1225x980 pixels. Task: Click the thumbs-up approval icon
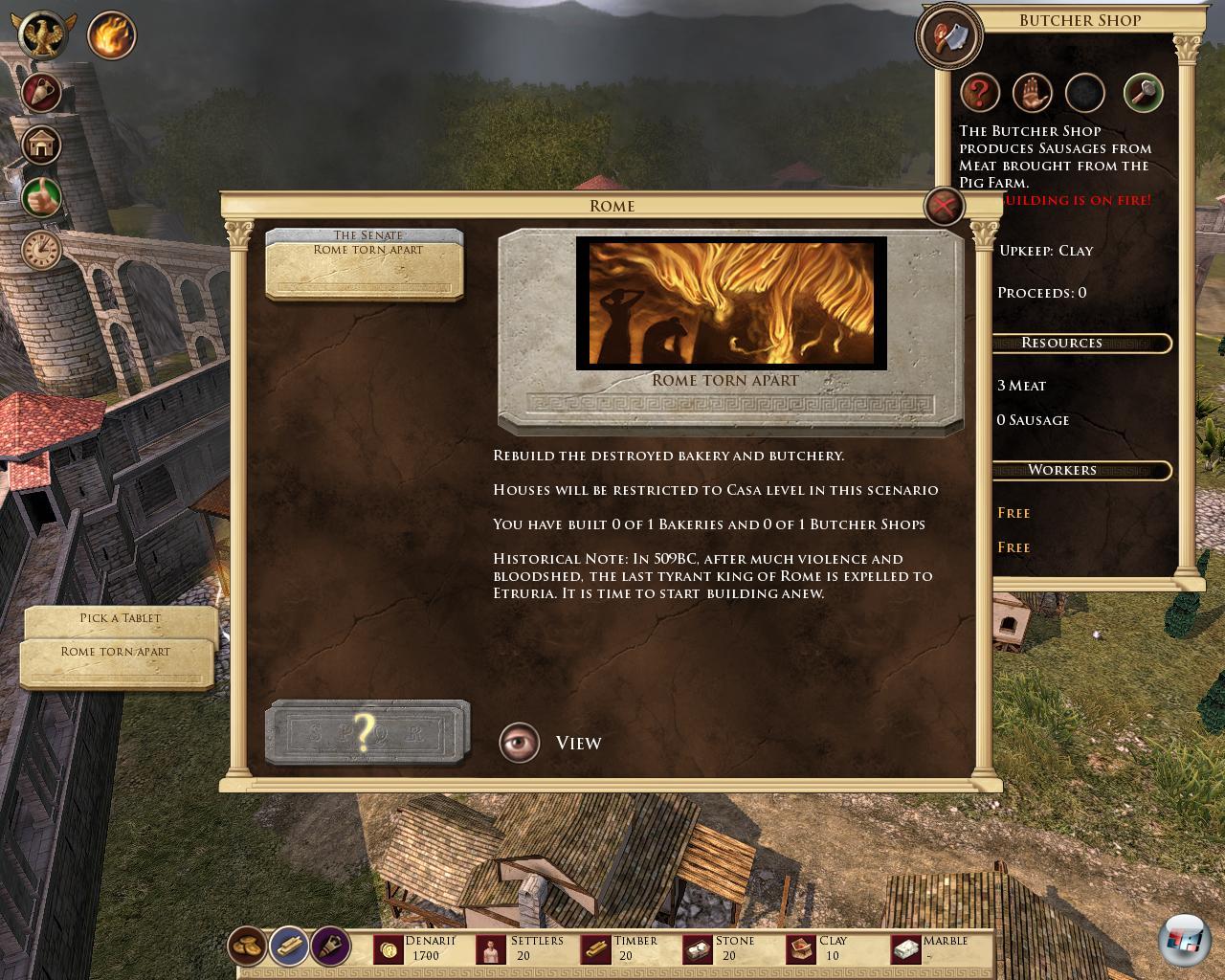[x=41, y=198]
